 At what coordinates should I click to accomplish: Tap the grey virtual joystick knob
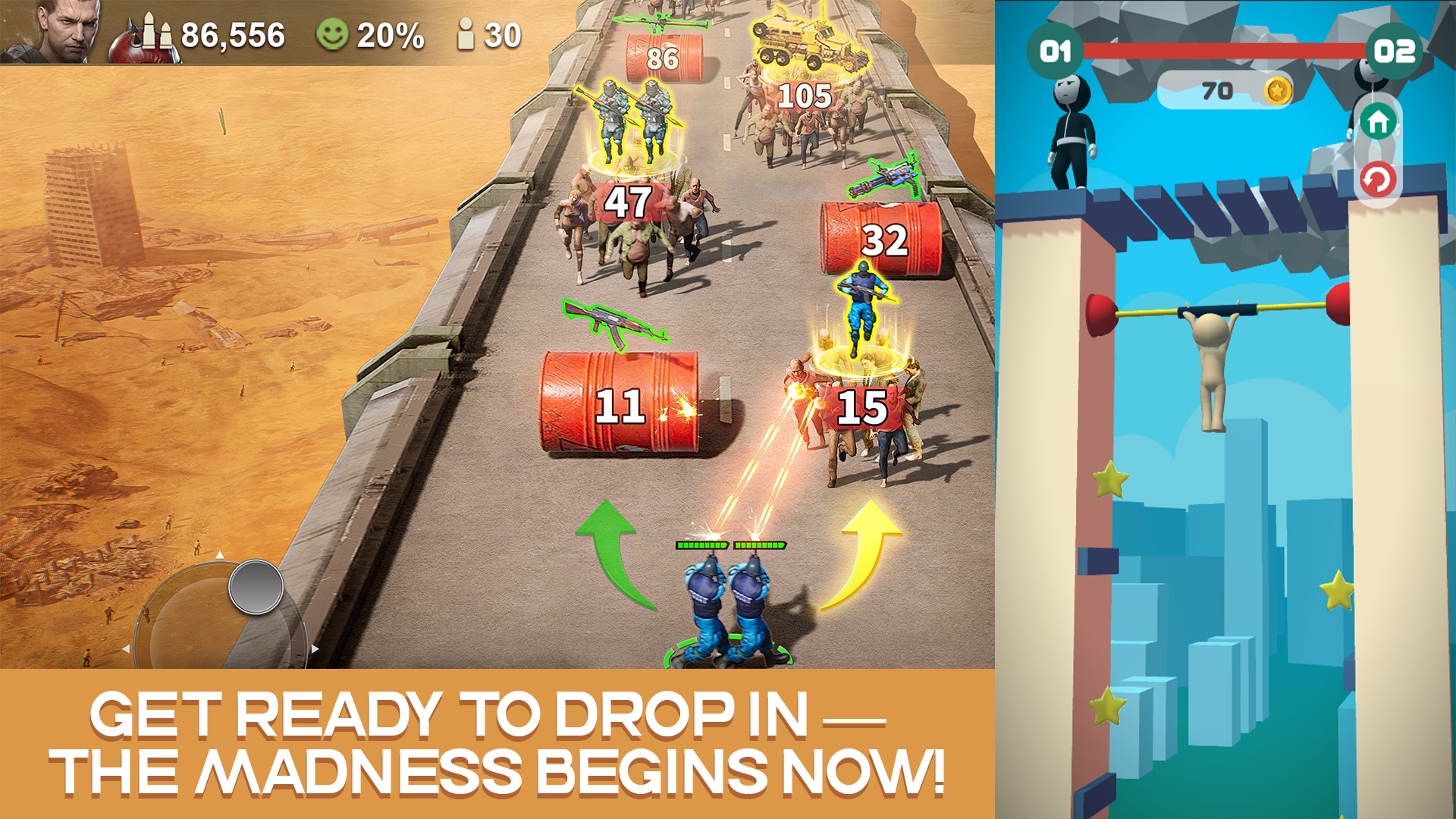pos(256,587)
